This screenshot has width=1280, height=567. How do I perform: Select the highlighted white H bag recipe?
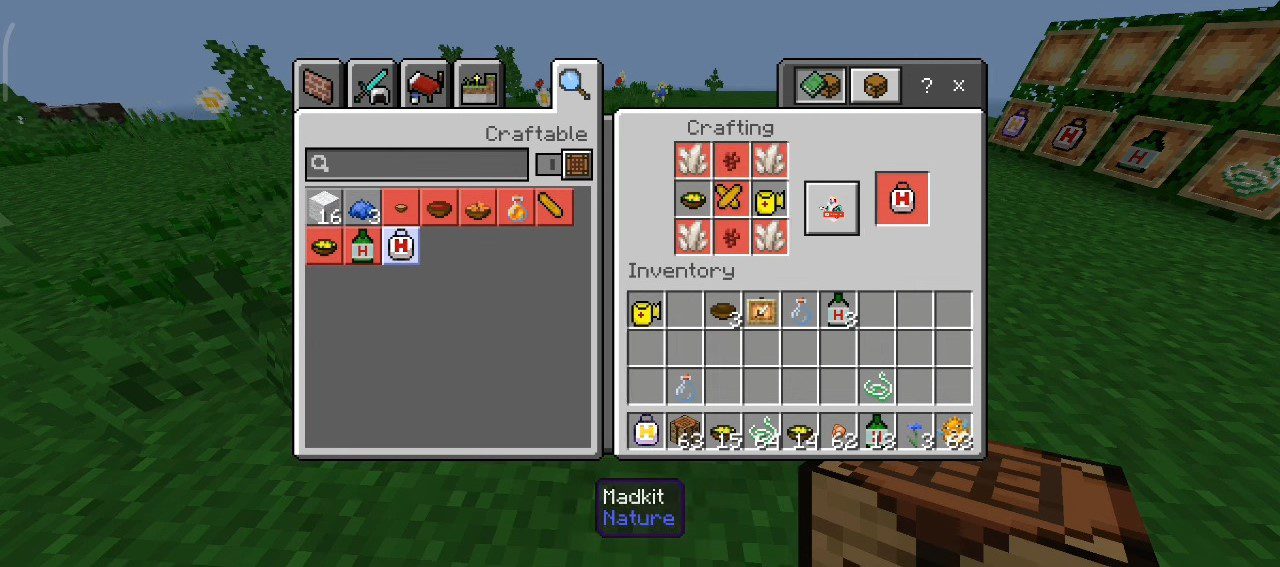(400, 246)
